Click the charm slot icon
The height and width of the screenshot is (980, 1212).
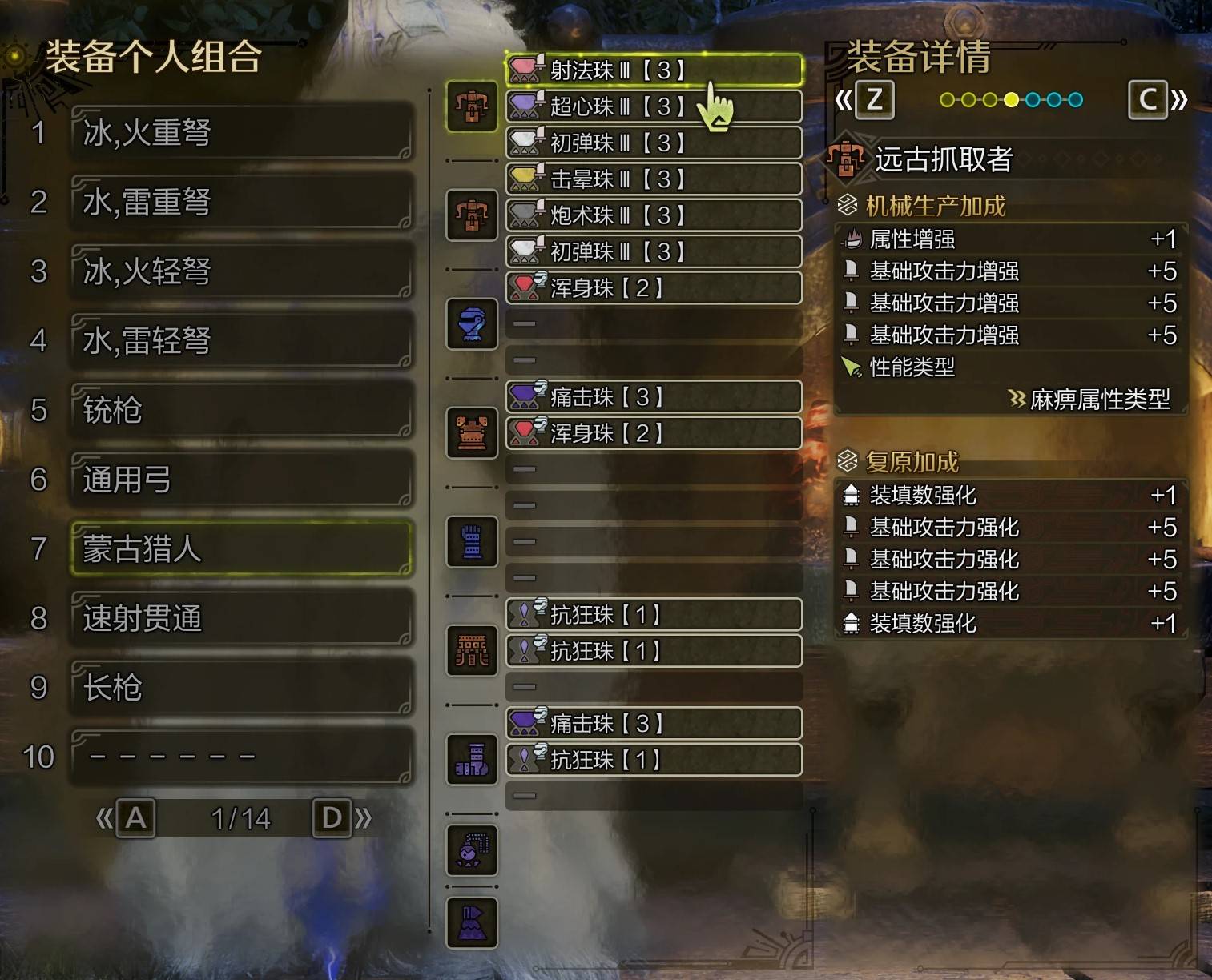[x=472, y=851]
